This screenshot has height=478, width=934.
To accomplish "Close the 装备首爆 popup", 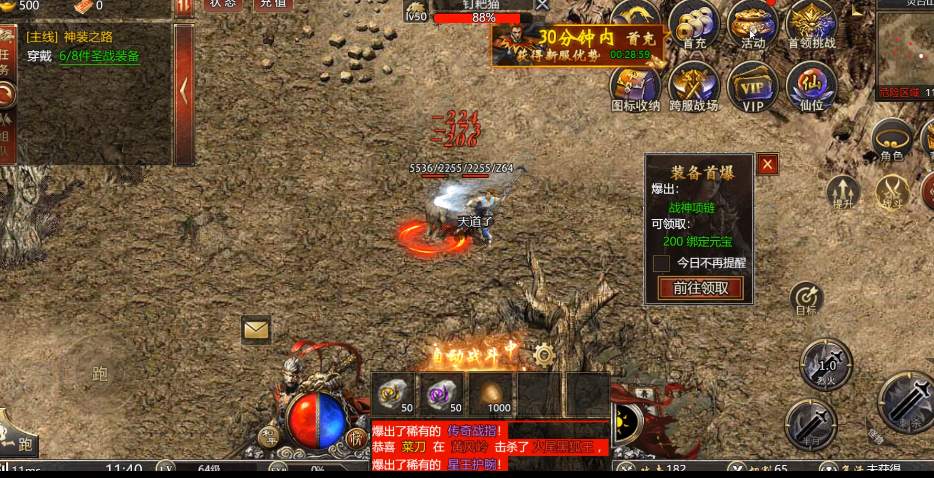I will (768, 165).
